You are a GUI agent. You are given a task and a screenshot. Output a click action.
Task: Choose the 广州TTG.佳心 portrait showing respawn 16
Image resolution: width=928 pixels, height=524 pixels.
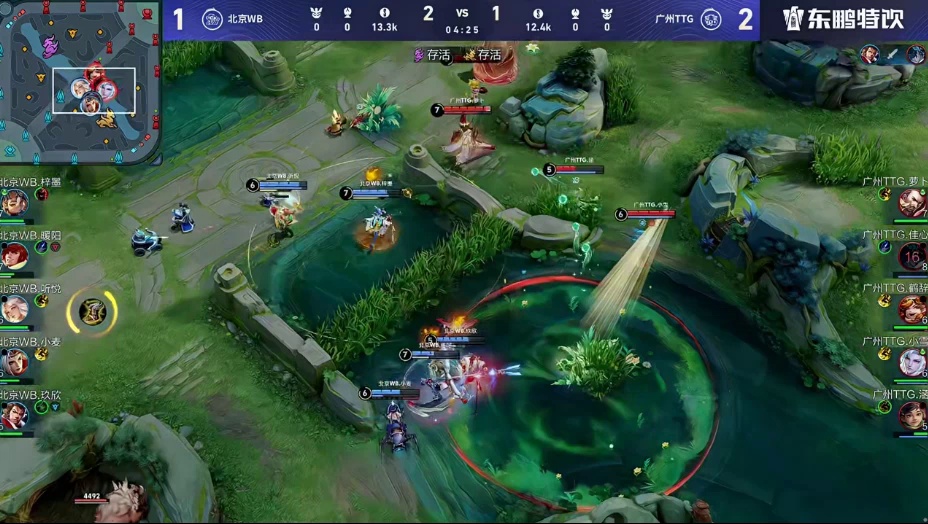912,256
